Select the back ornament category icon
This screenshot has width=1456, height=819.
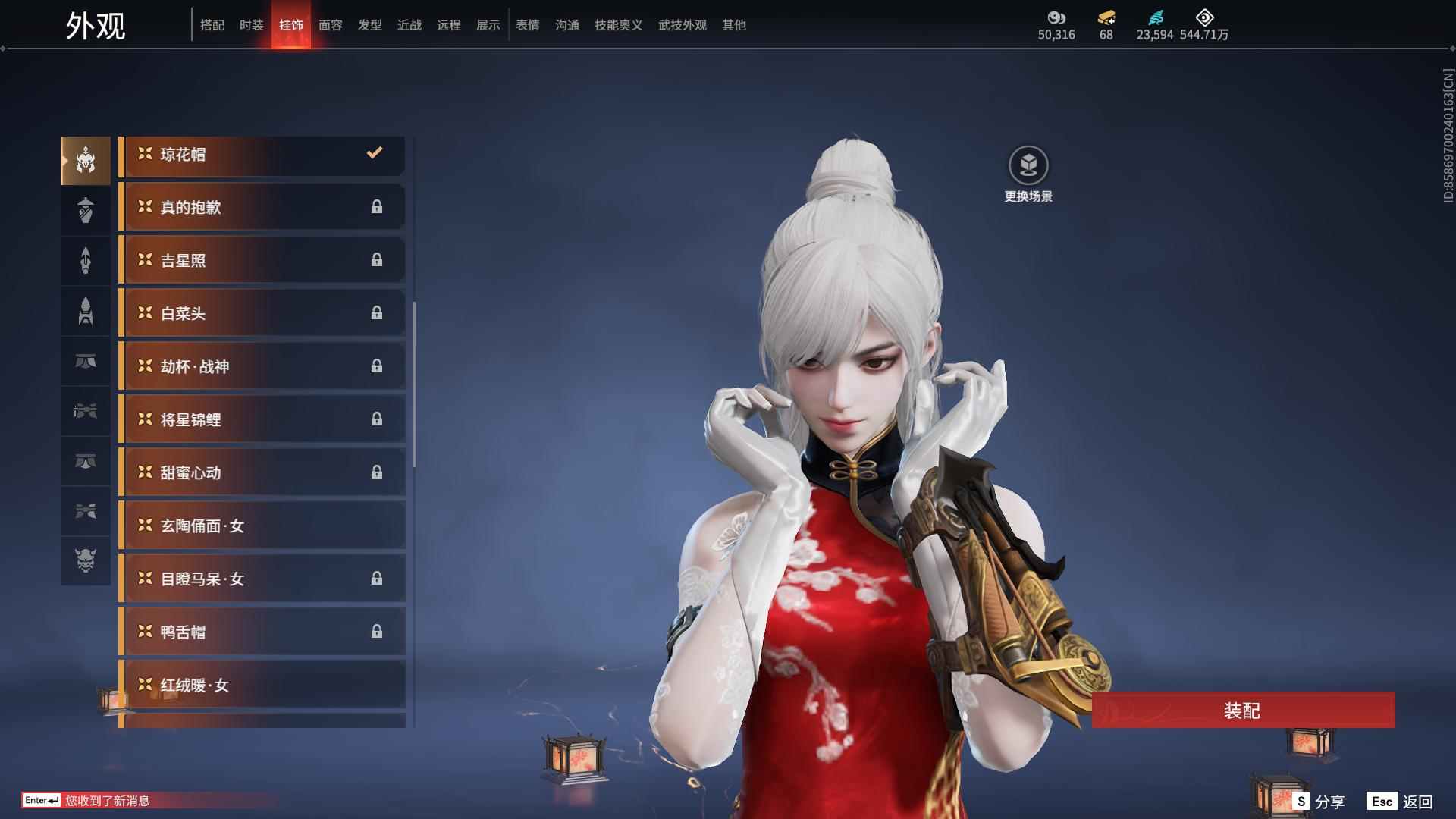(x=86, y=260)
